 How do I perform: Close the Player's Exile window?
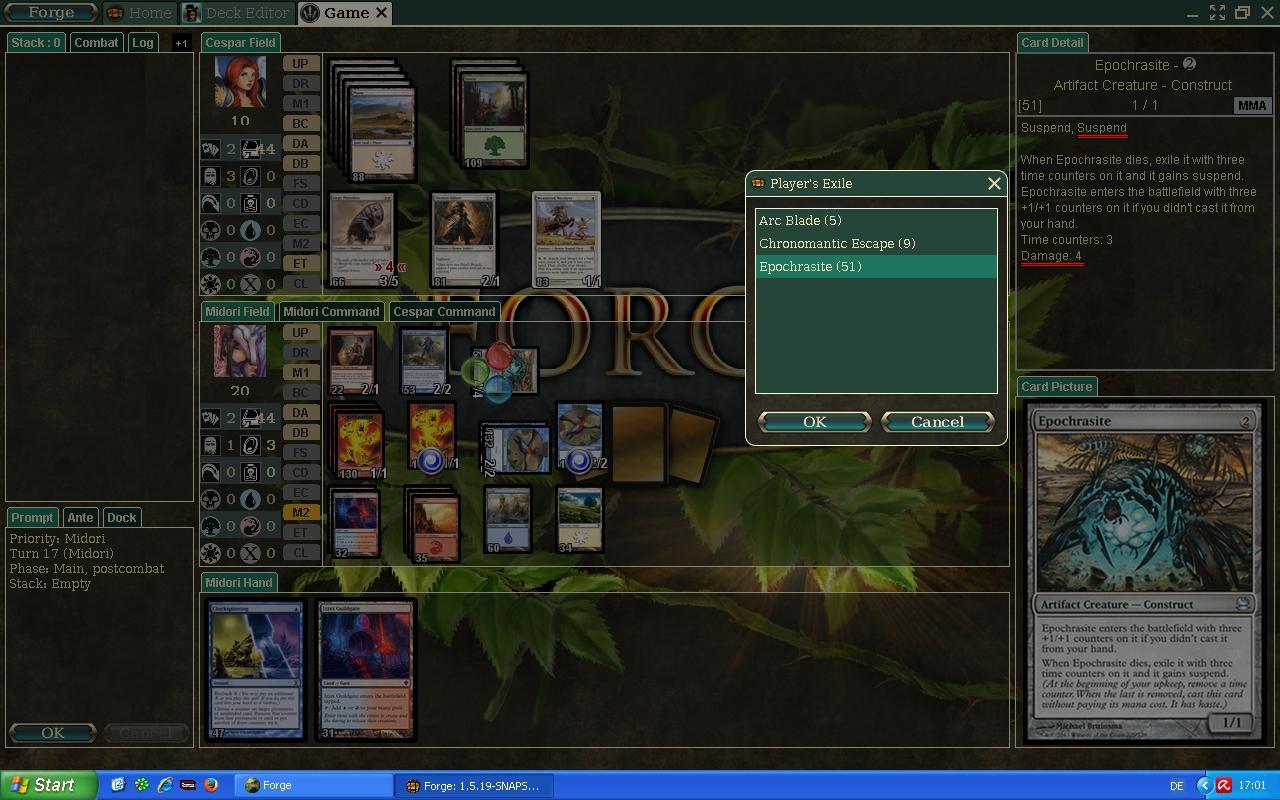[994, 184]
